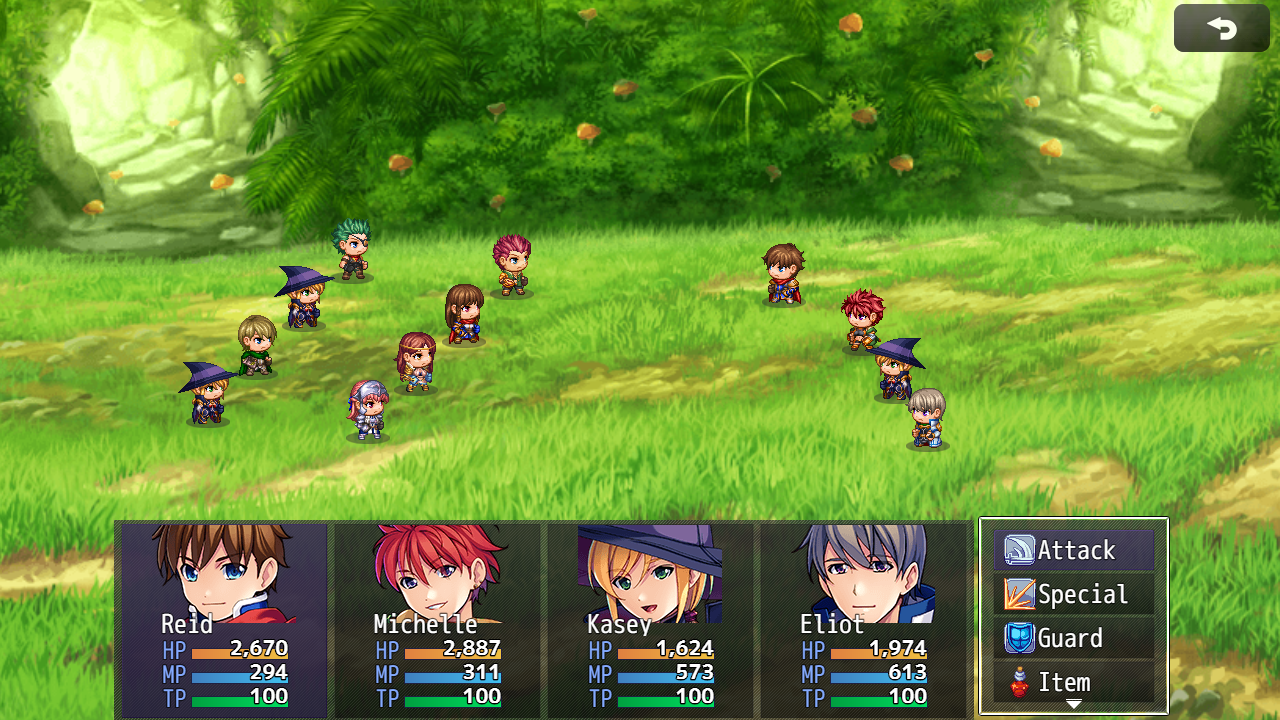The width and height of the screenshot is (1280, 720).
Task: Open the Special skills command
Action: [1073, 594]
